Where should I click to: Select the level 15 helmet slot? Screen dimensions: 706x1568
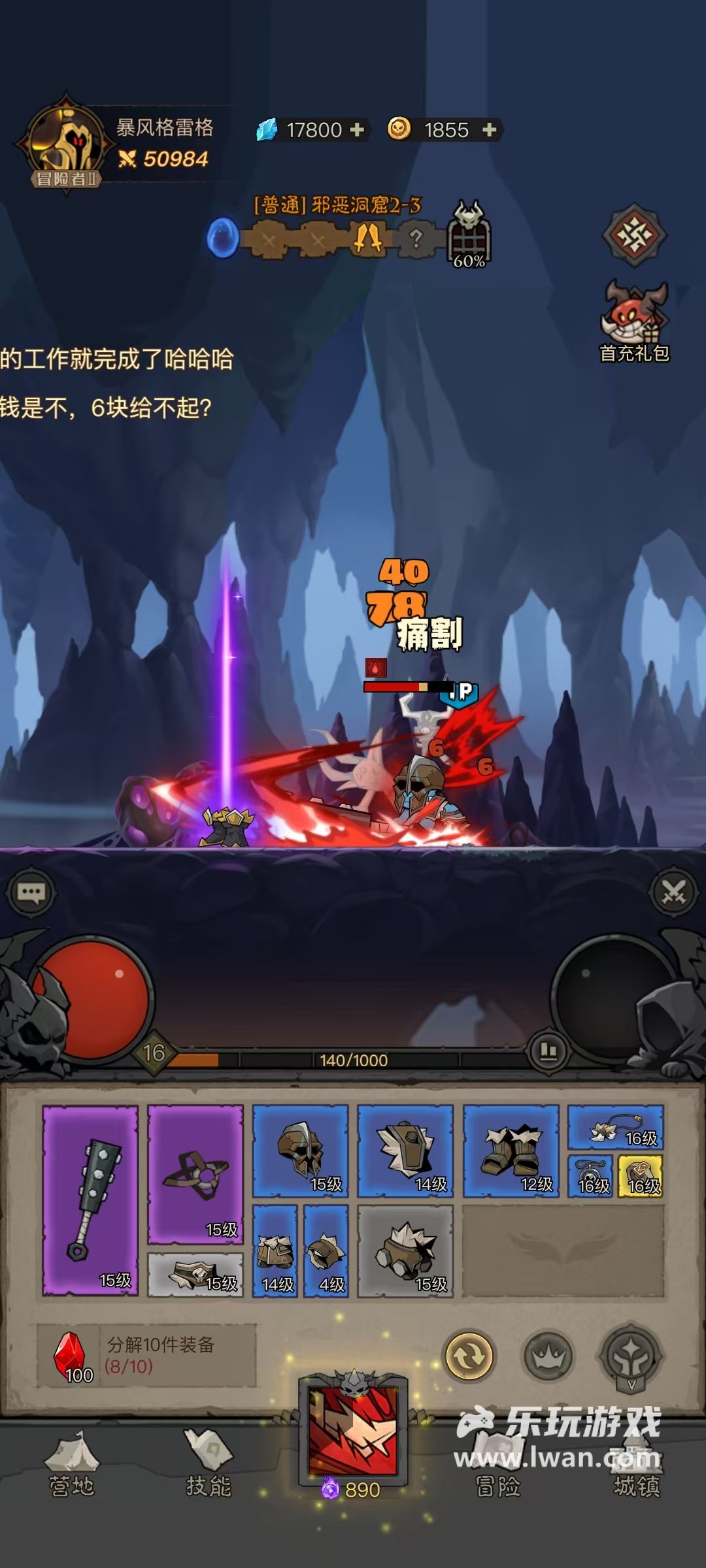point(300,1151)
